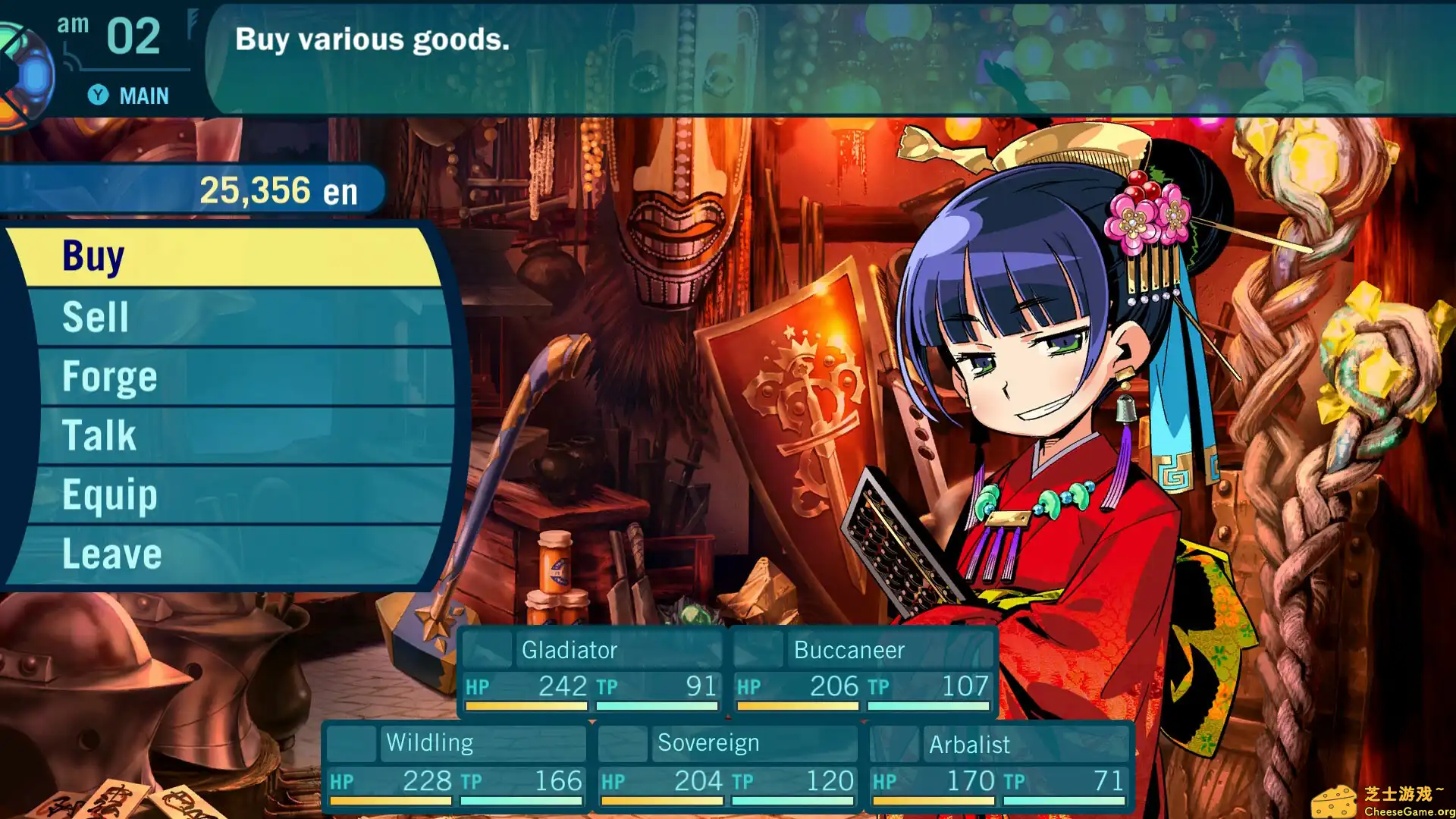Select Talk to chat with the shopkeeper

click(99, 434)
